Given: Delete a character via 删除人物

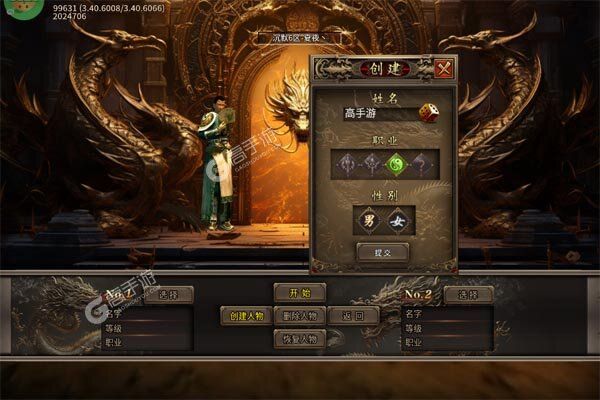Looking at the screenshot, I should [x=300, y=316].
